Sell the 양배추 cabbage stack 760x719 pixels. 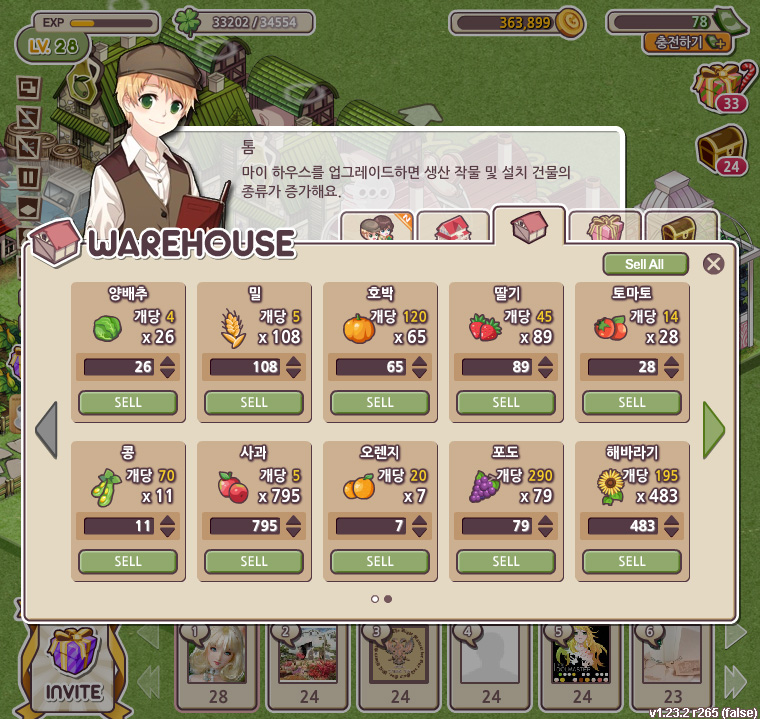(x=128, y=402)
